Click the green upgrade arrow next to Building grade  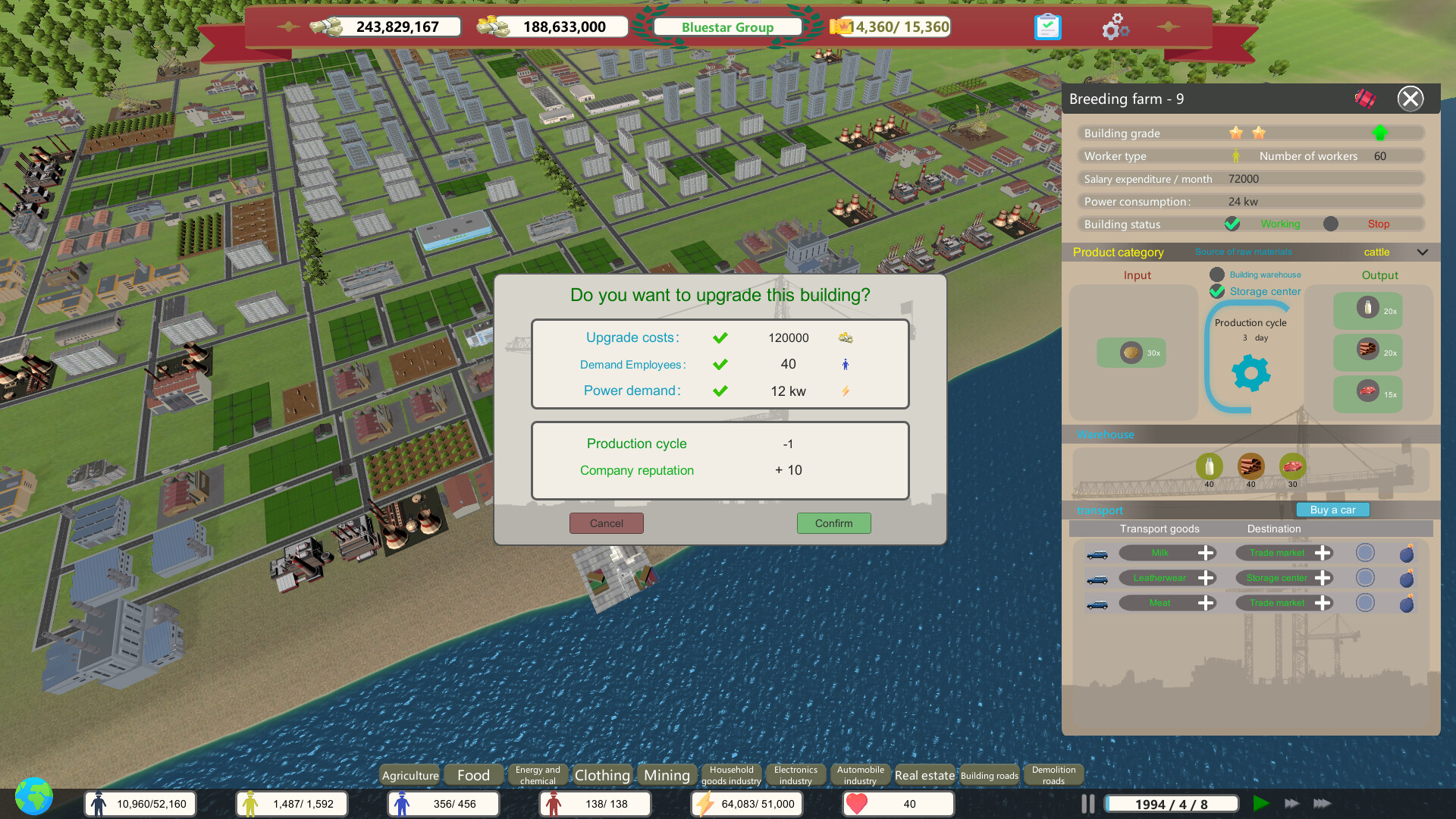[1380, 132]
